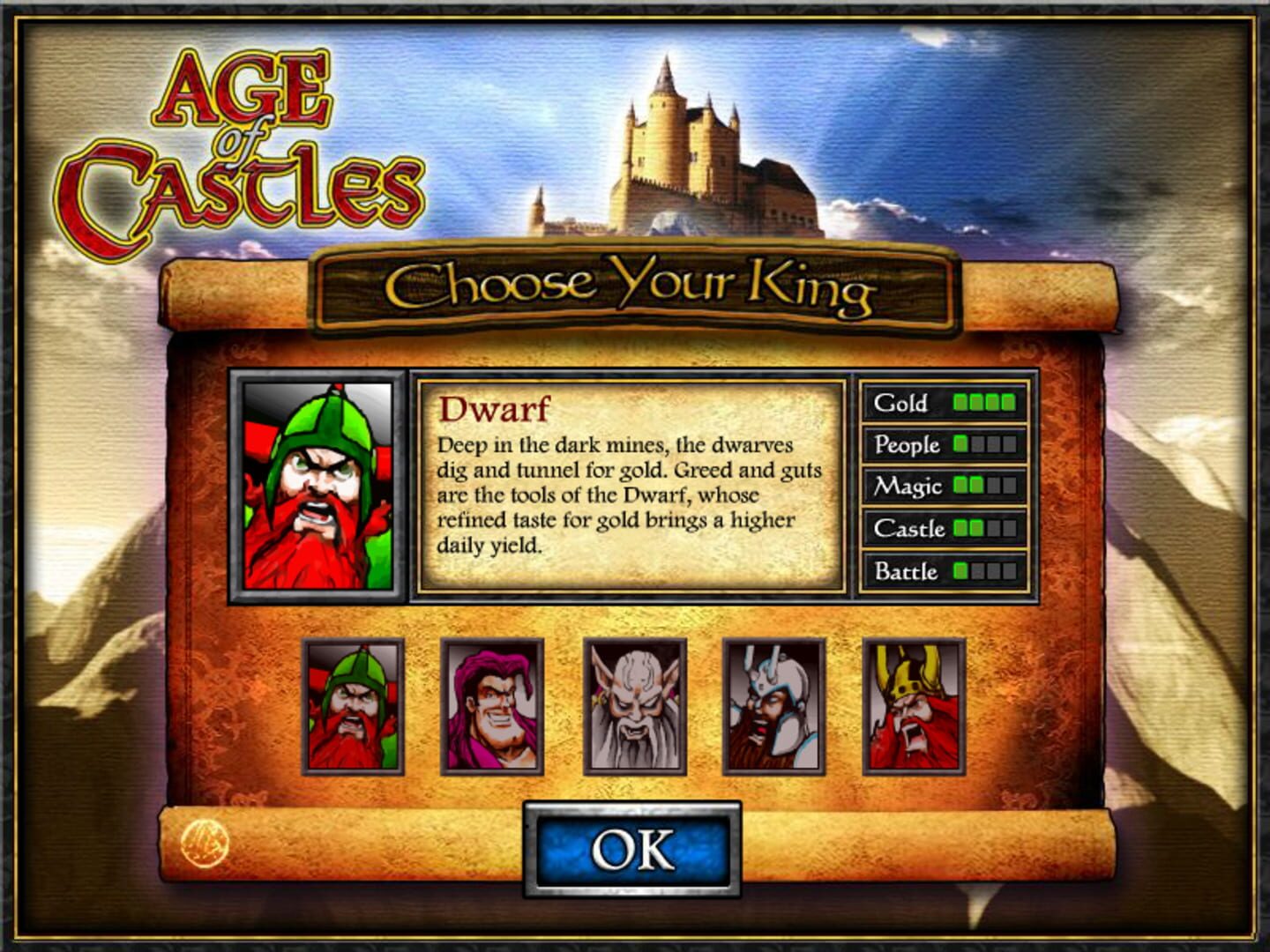Image resolution: width=1270 pixels, height=952 pixels.
Task: Select the pale demon-faced king portrait
Action: [x=635, y=705]
